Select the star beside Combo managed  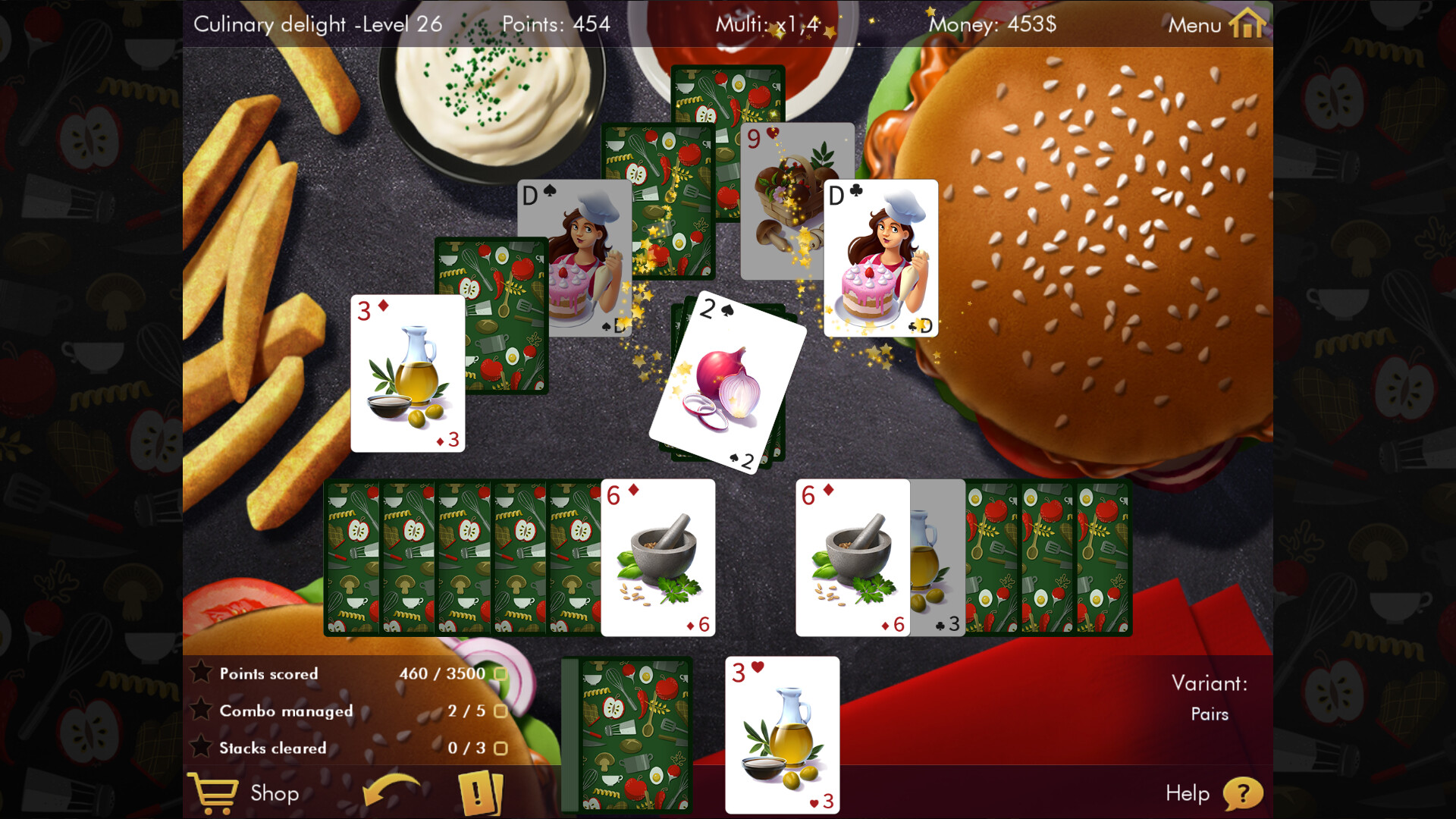[200, 710]
